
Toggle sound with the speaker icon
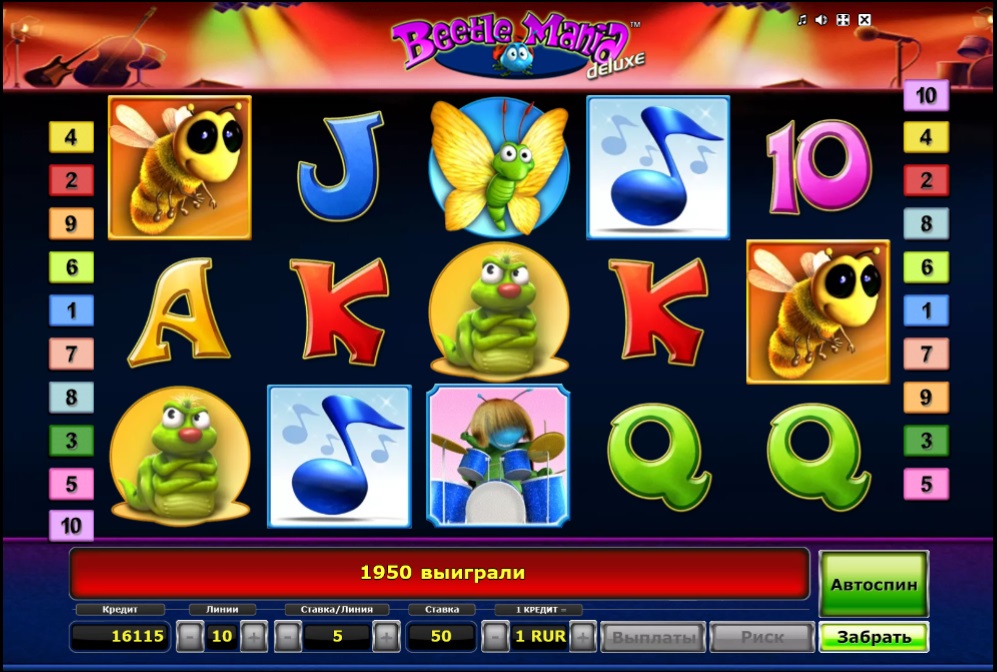[821, 20]
